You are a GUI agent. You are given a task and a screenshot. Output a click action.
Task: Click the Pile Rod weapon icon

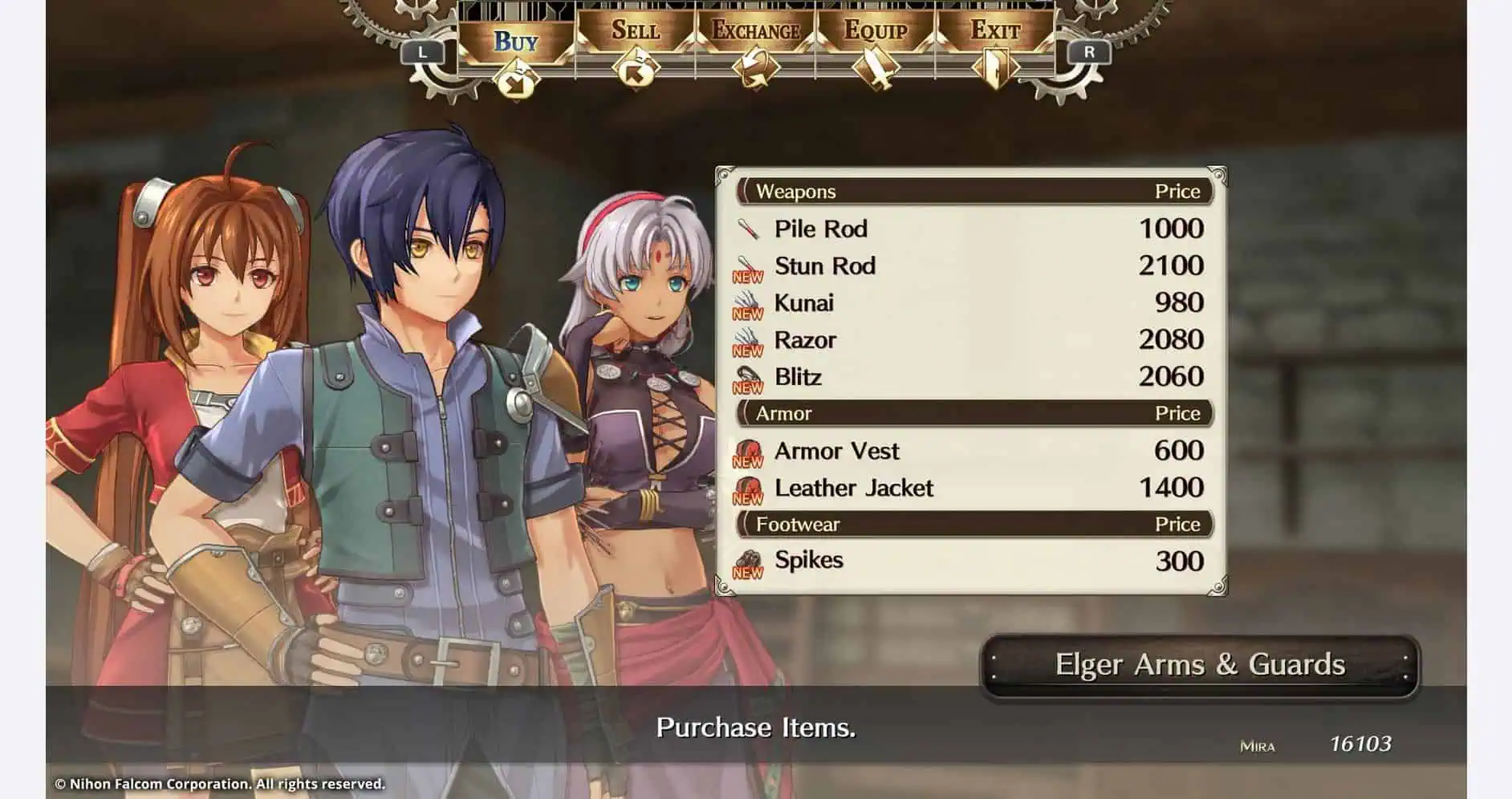point(749,229)
